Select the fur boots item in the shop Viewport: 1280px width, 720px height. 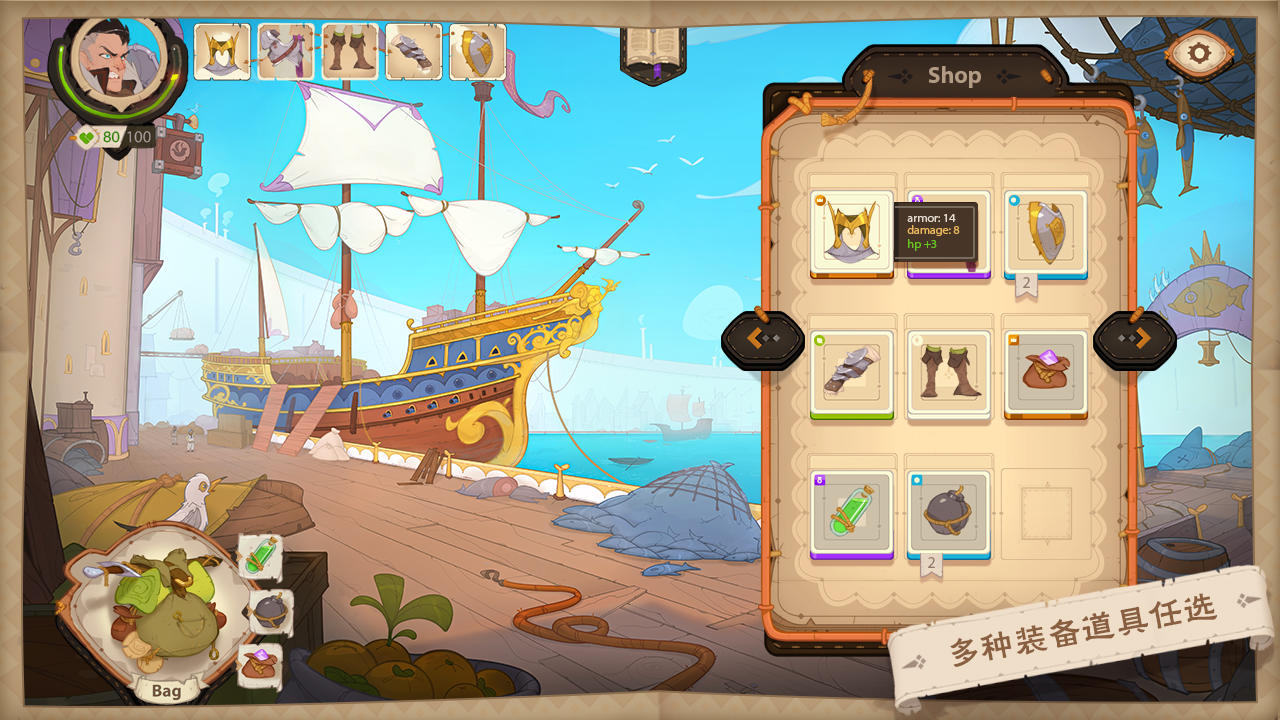click(x=948, y=371)
